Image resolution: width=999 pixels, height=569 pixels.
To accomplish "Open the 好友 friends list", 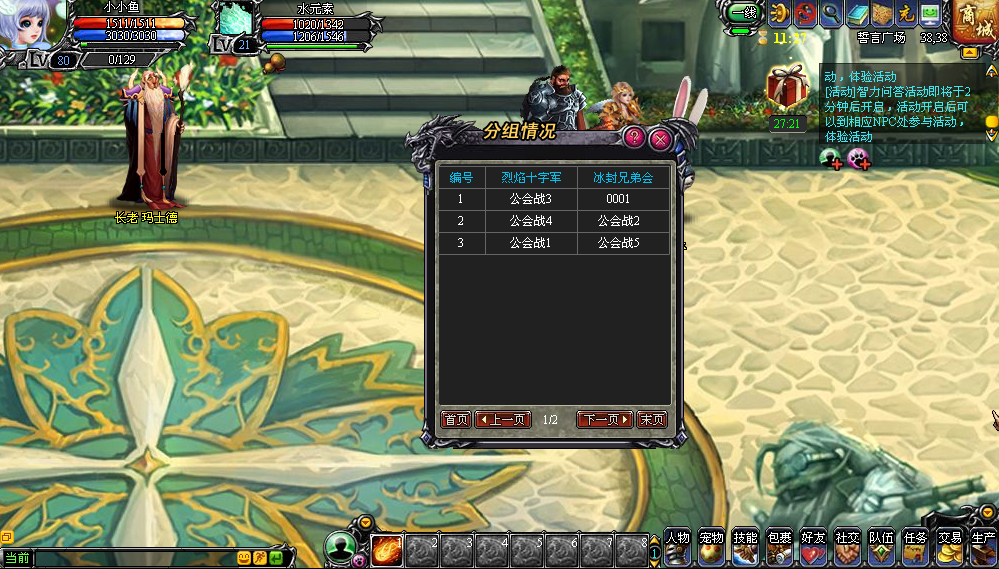I will [x=814, y=546].
